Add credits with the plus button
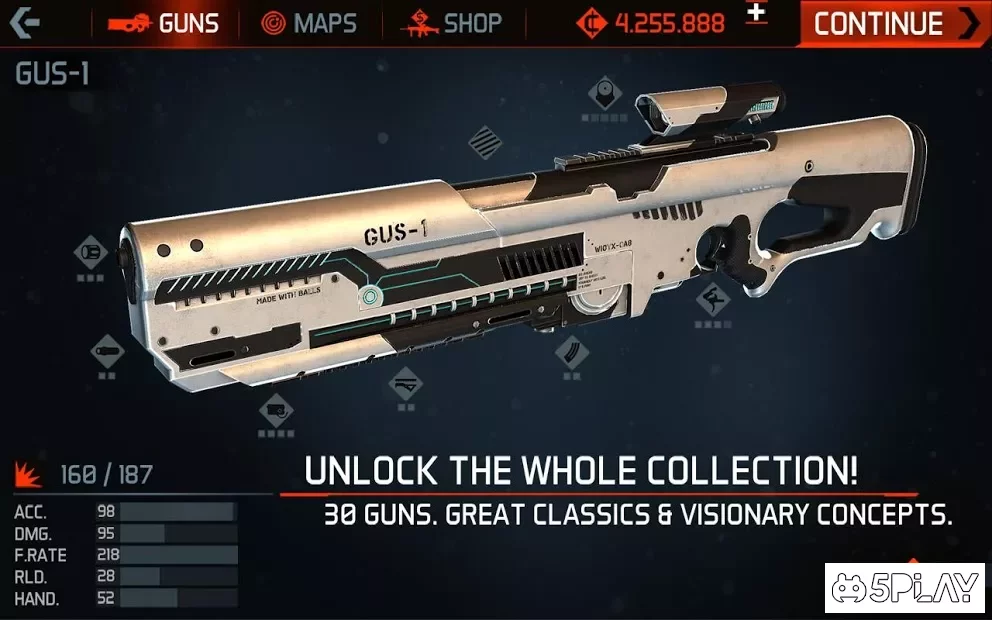 [x=757, y=13]
